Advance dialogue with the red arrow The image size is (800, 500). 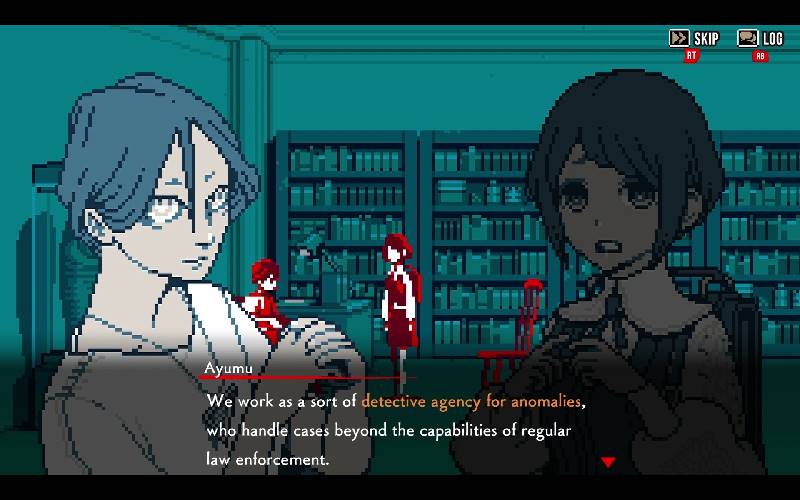pos(607,462)
